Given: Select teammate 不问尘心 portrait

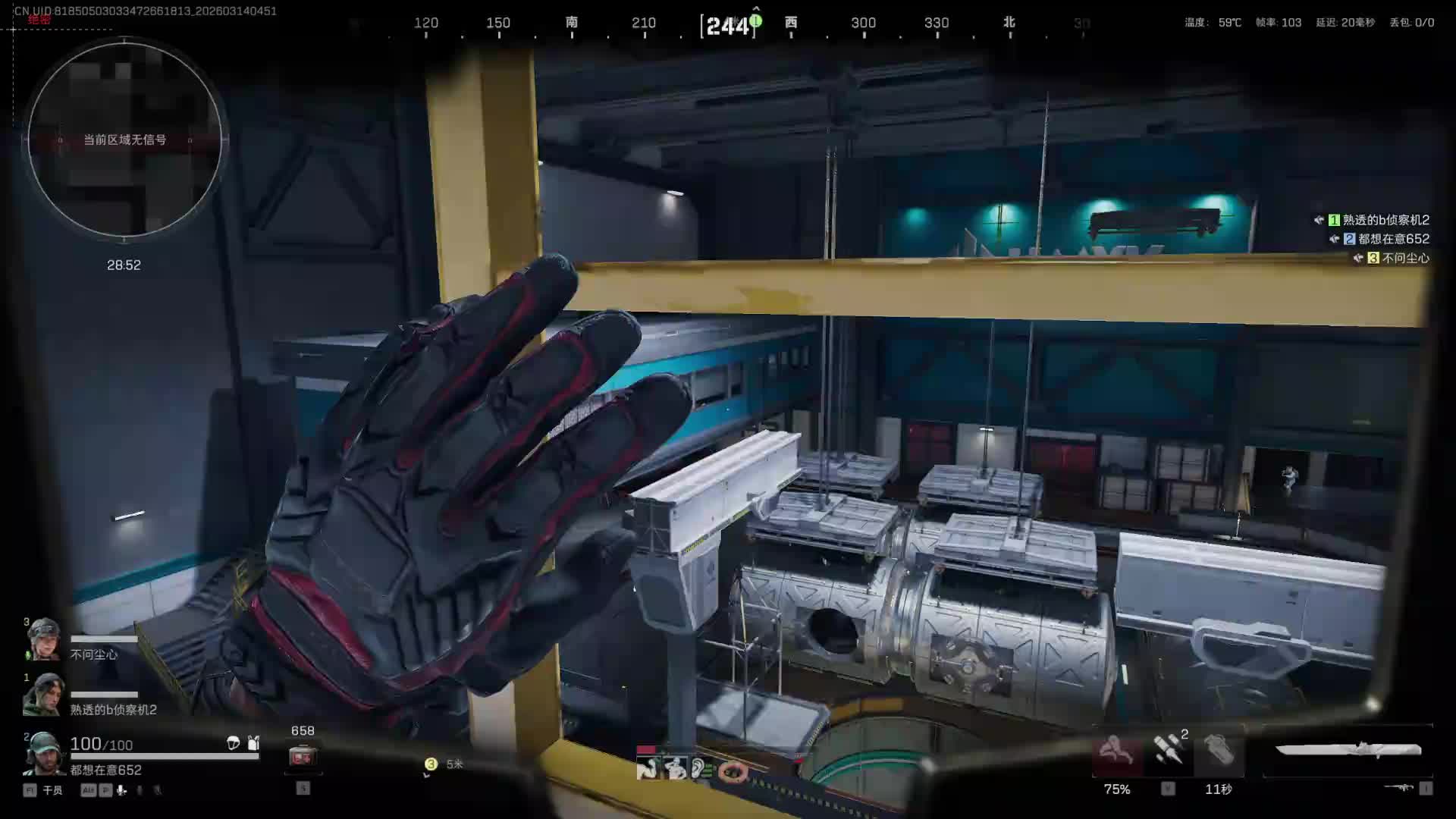Looking at the screenshot, I should pos(43,639).
